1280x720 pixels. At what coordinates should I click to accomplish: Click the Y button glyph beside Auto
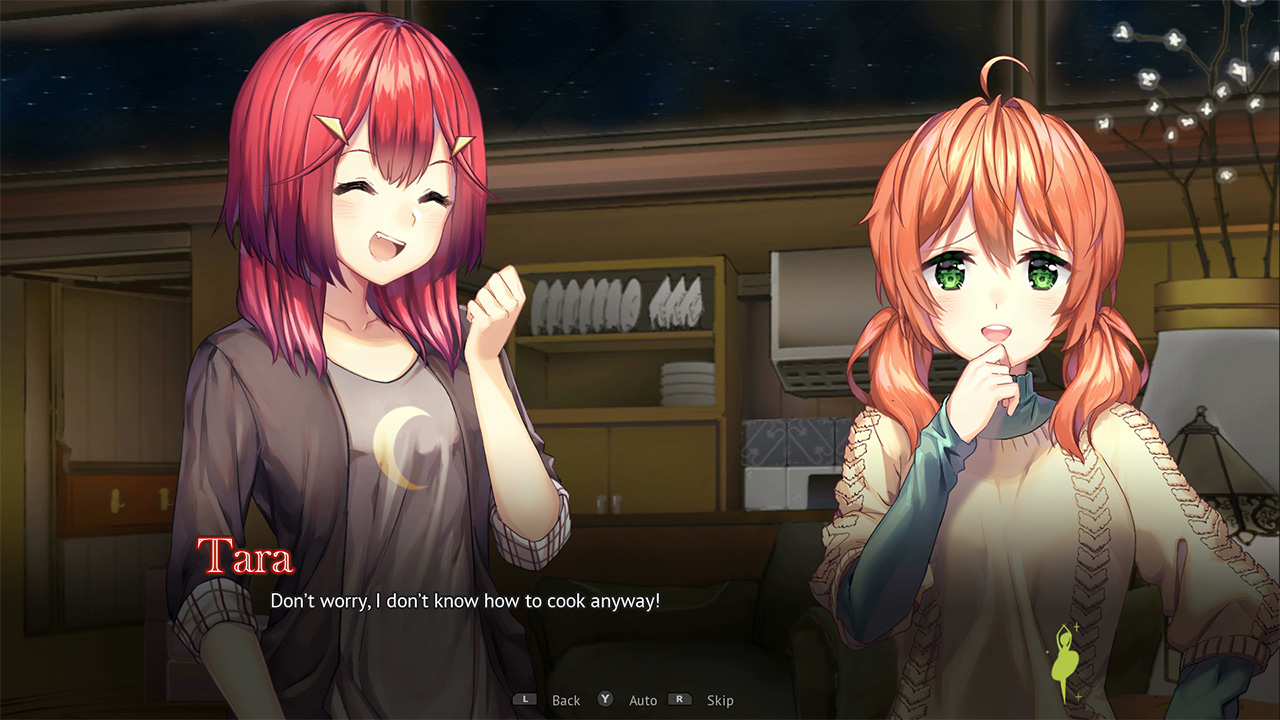click(x=604, y=700)
